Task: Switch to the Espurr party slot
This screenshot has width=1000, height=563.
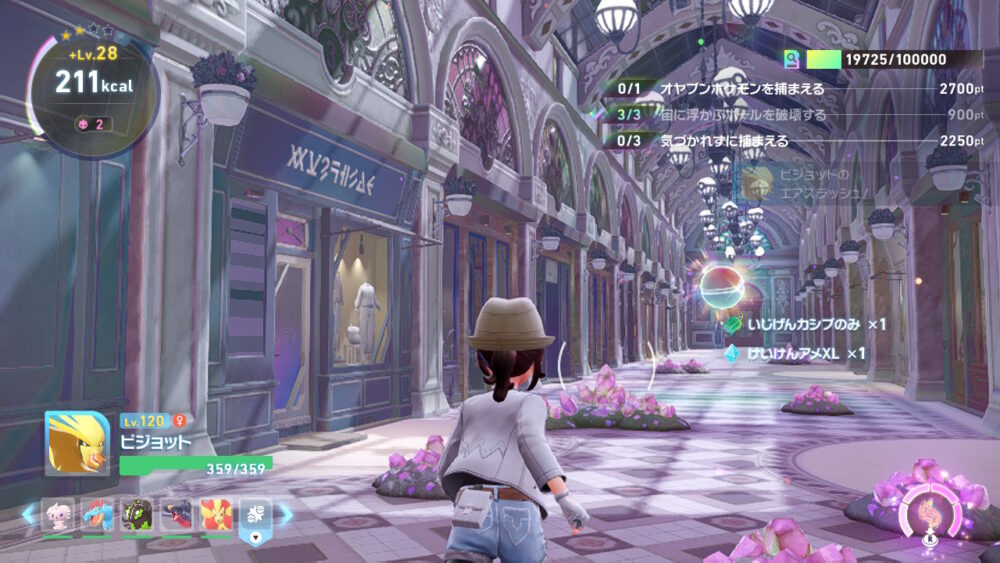Action: pyautogui.click(x=57, y=515)
